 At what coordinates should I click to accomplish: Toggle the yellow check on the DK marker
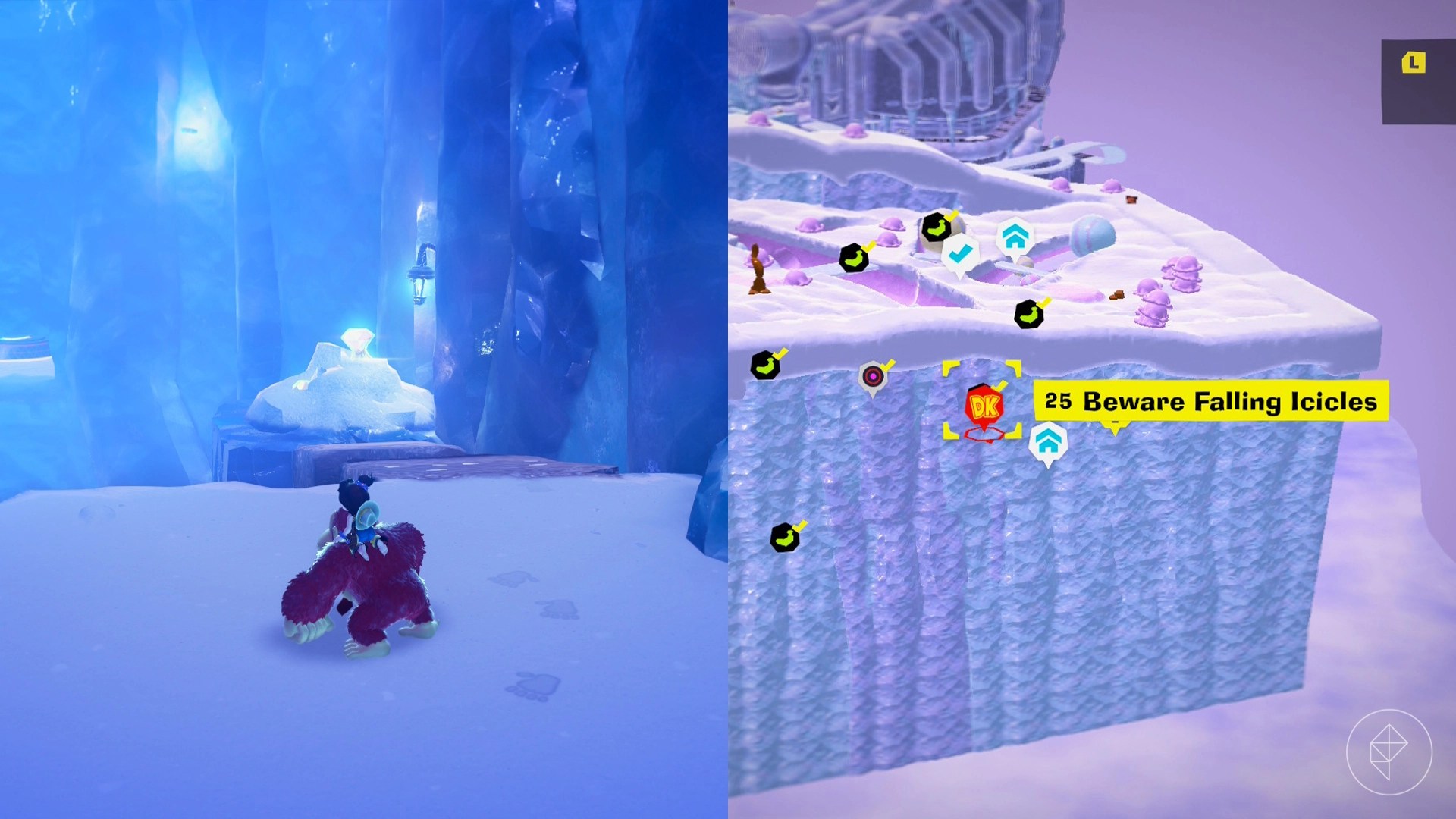pos(1000,384)
